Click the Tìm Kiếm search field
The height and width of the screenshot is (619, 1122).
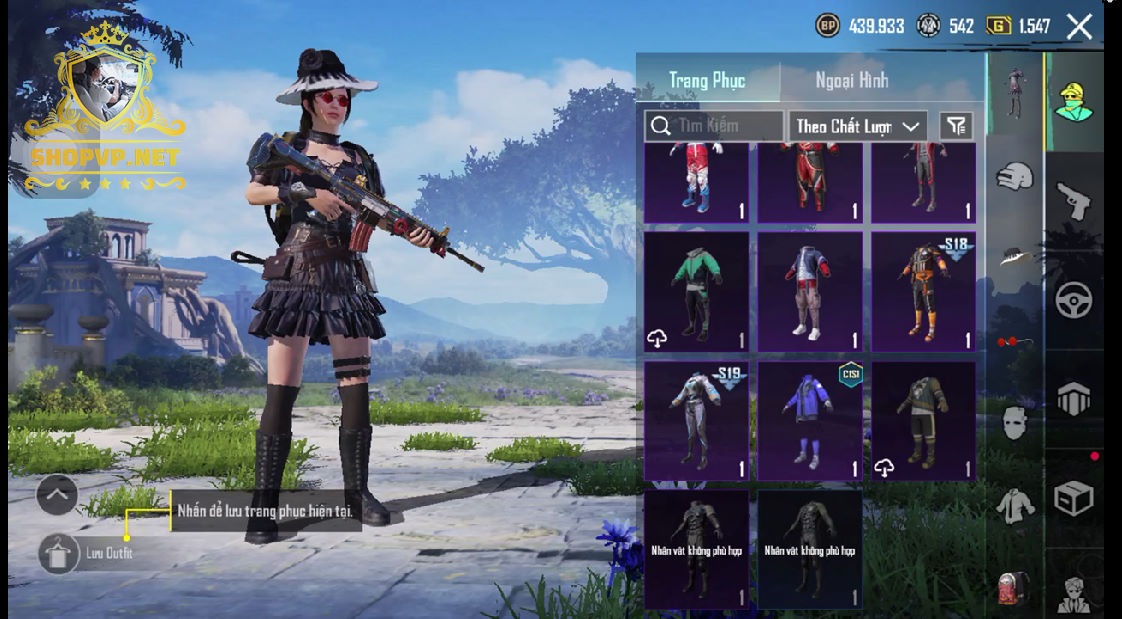715,126
